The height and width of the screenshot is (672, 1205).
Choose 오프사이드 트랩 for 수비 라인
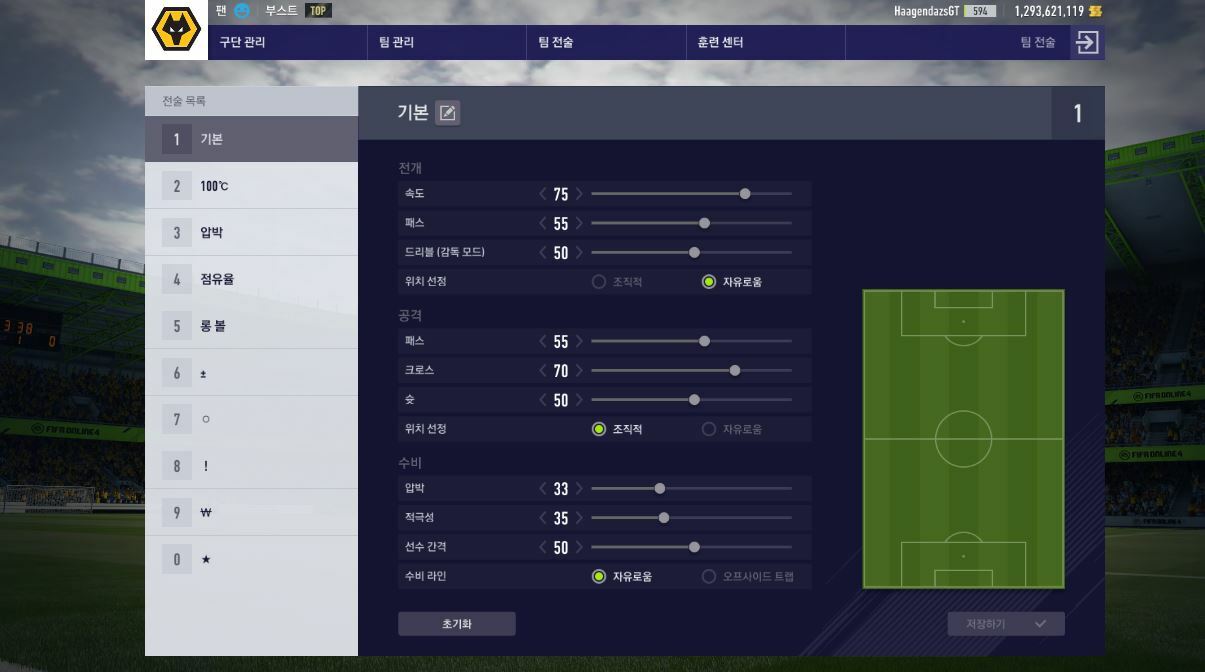(x=709, y=576)
